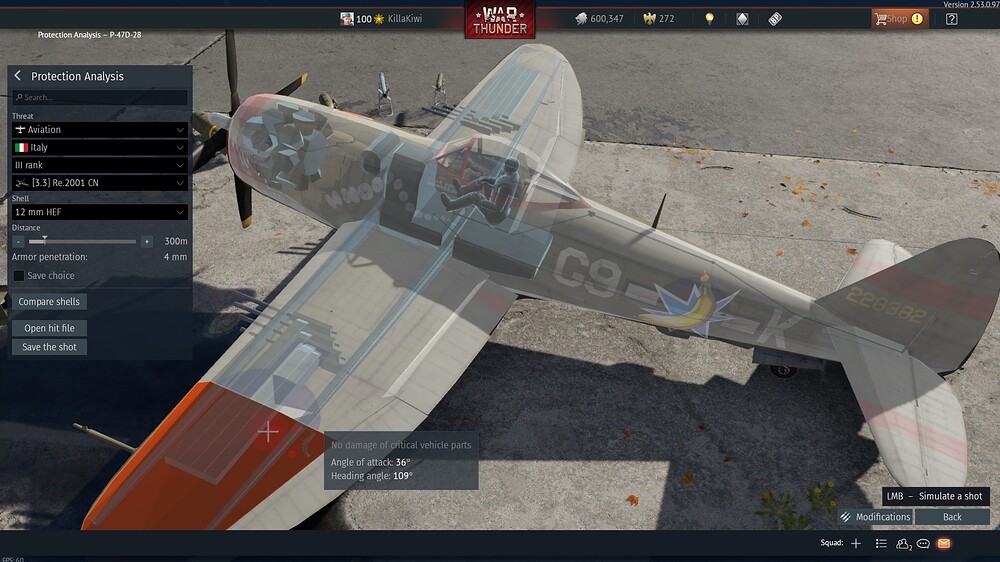
Task: Click the Compare shells button
Action: click(x=49, y=302)
